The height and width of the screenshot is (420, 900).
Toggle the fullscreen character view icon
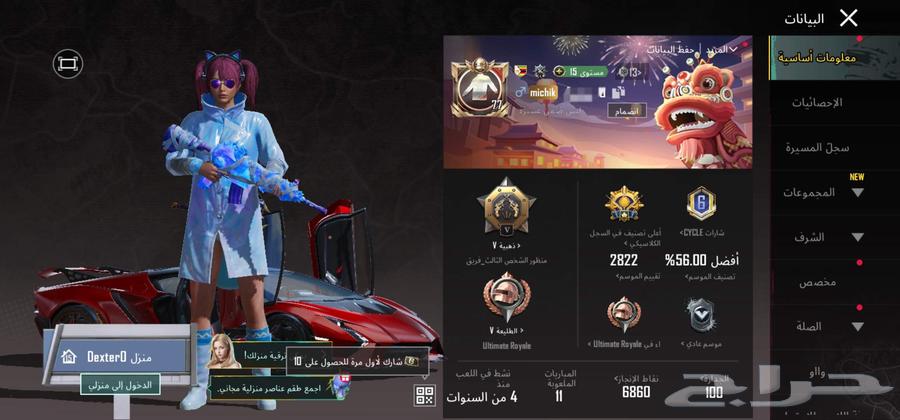click(x=68, y=64)
